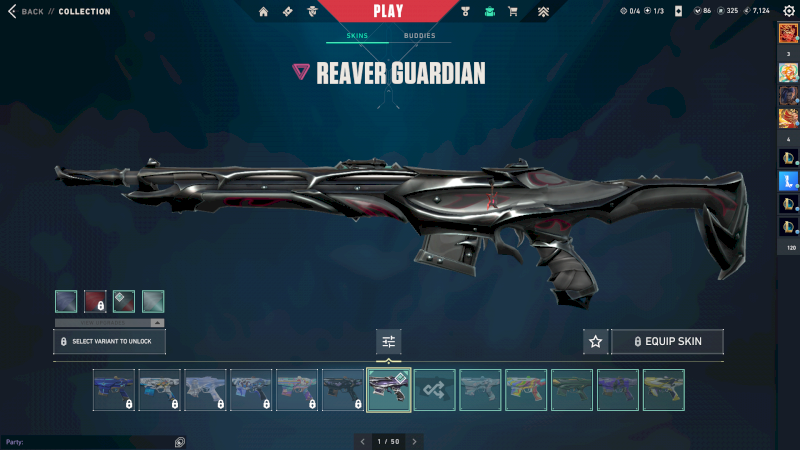This screenshot has height=450, width=800.
Task: Select the top friend avatar in sidebar
Action: [x=788, y=33]
